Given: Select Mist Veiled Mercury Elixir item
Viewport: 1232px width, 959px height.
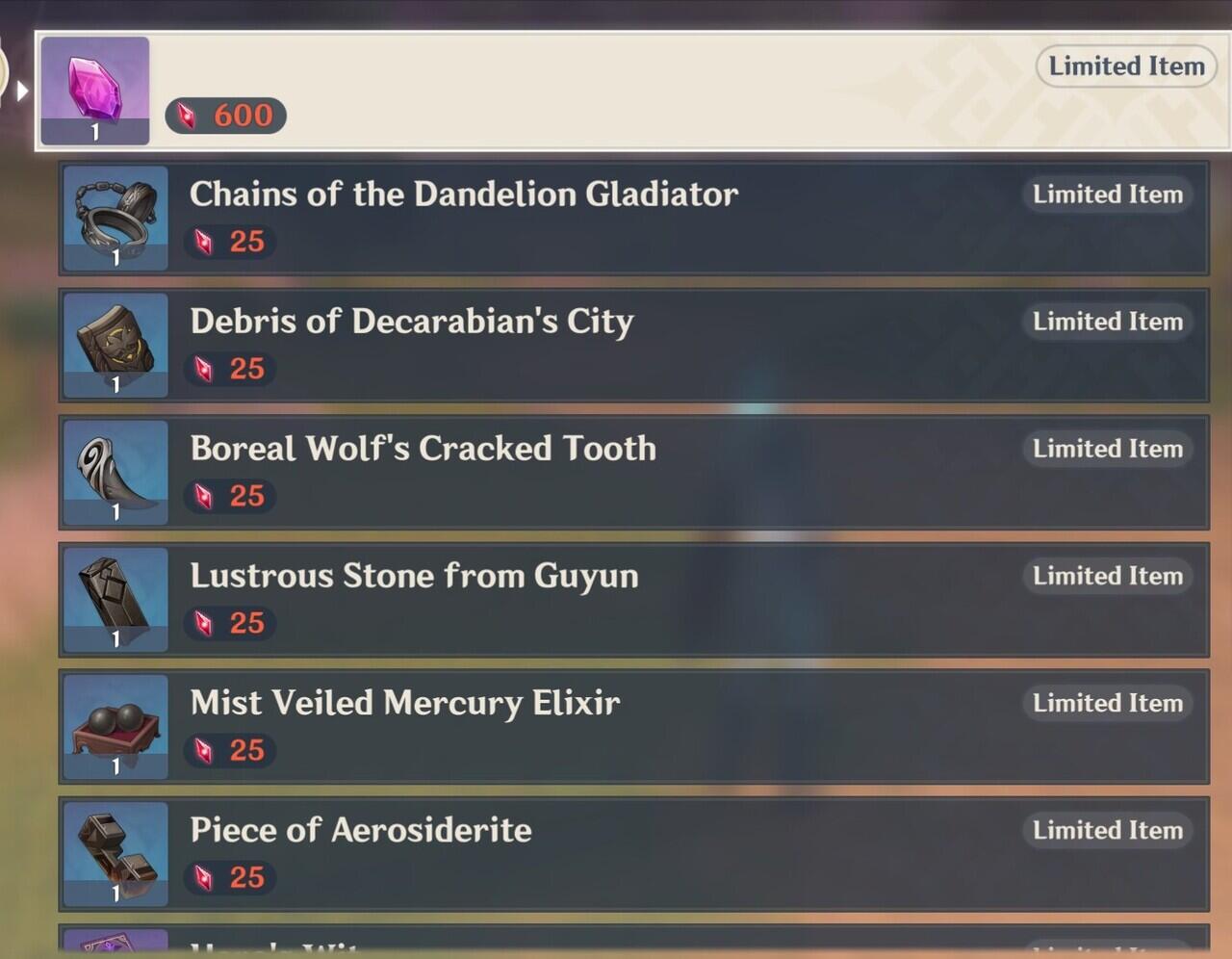Looking at the screenshot, I should tap(632, 727).
